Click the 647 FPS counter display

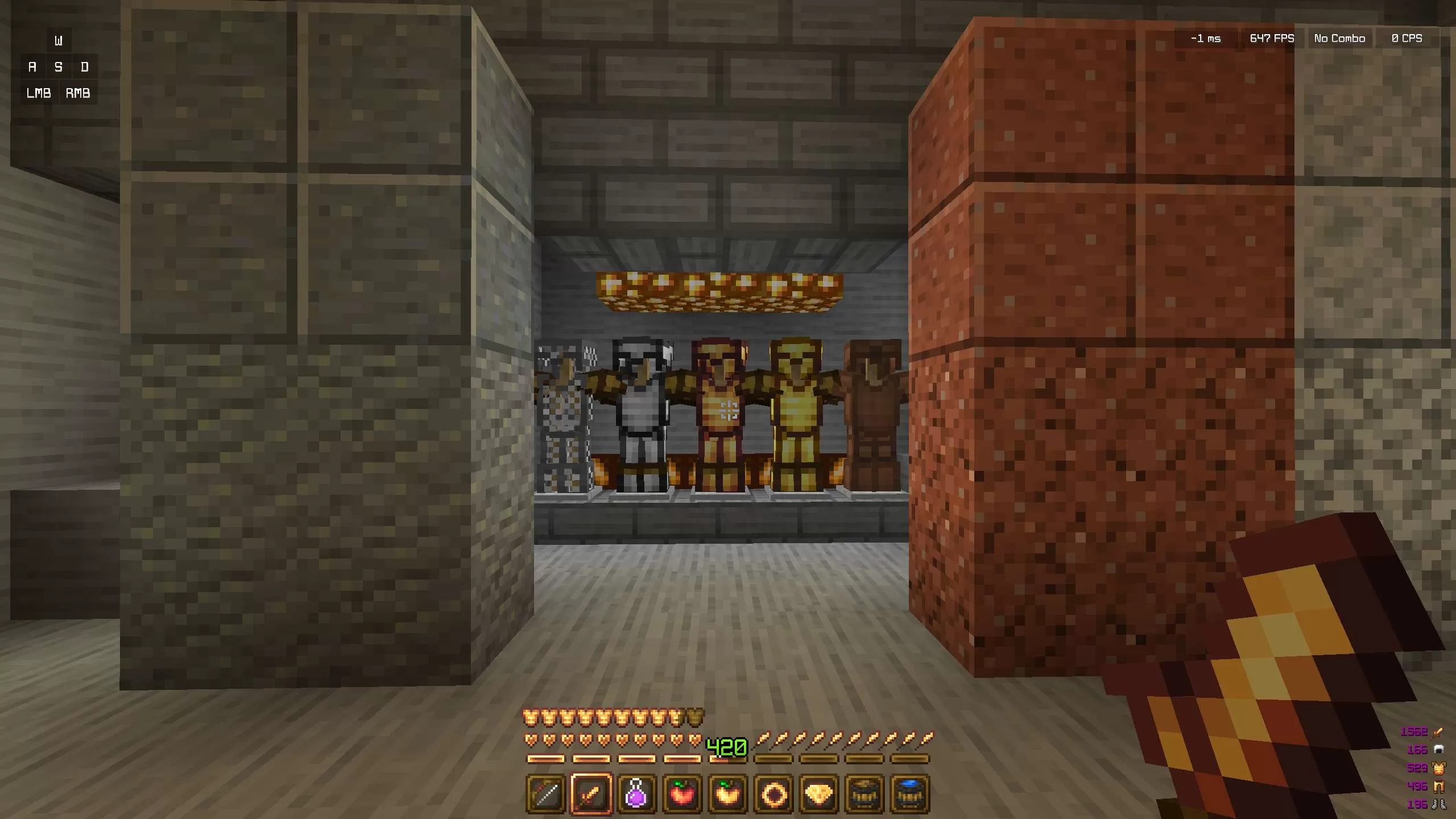pos(1272,38)
